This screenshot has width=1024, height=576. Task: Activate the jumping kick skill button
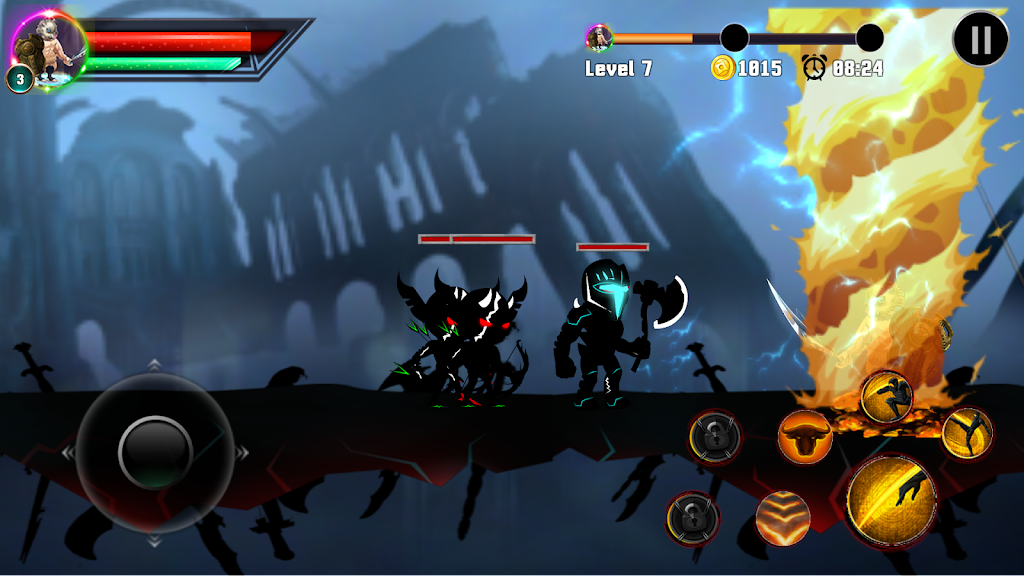(966, 432)
